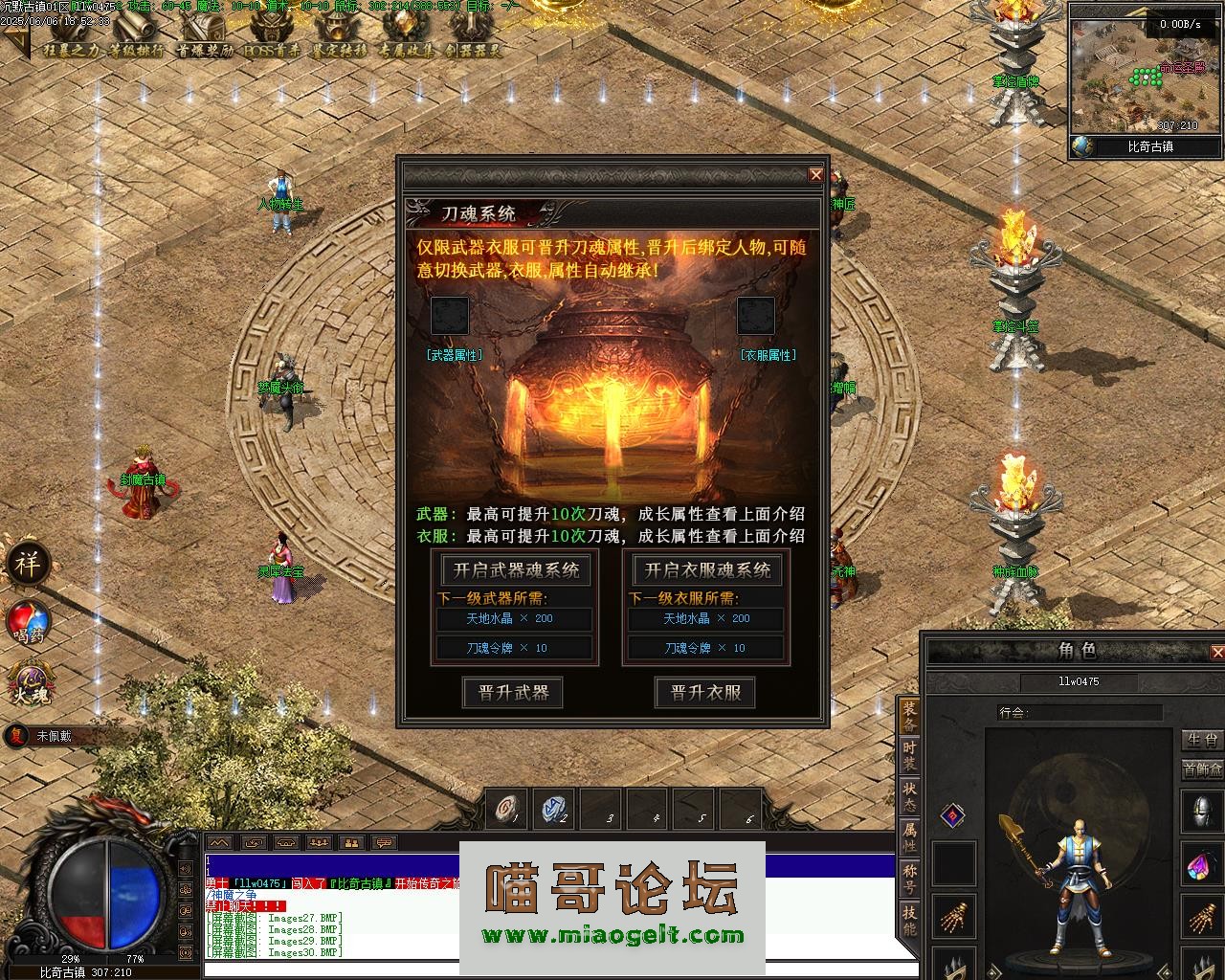
Task: Select the helmet equipment slot
Action: [x=1202, y=811]
